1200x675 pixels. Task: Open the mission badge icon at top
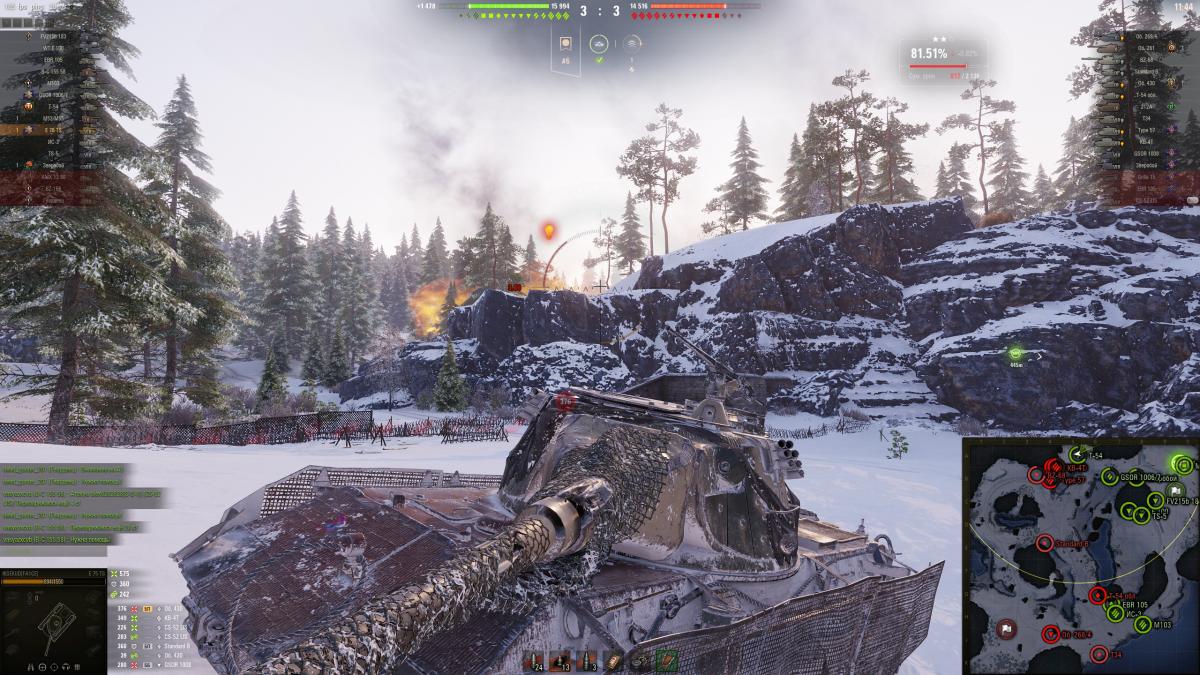[565, 44]
